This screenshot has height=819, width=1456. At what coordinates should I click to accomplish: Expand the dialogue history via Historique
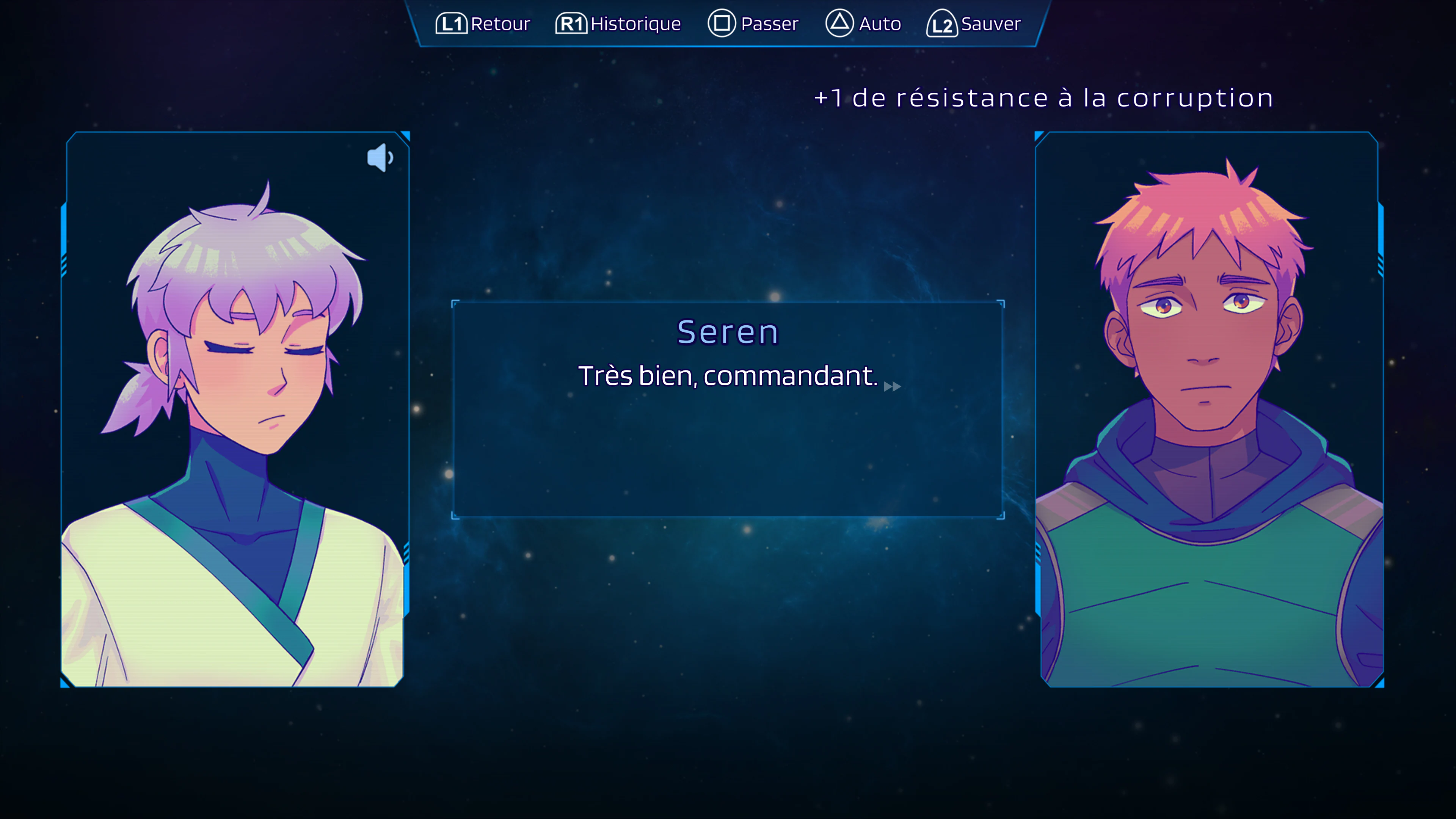point(618,24)
